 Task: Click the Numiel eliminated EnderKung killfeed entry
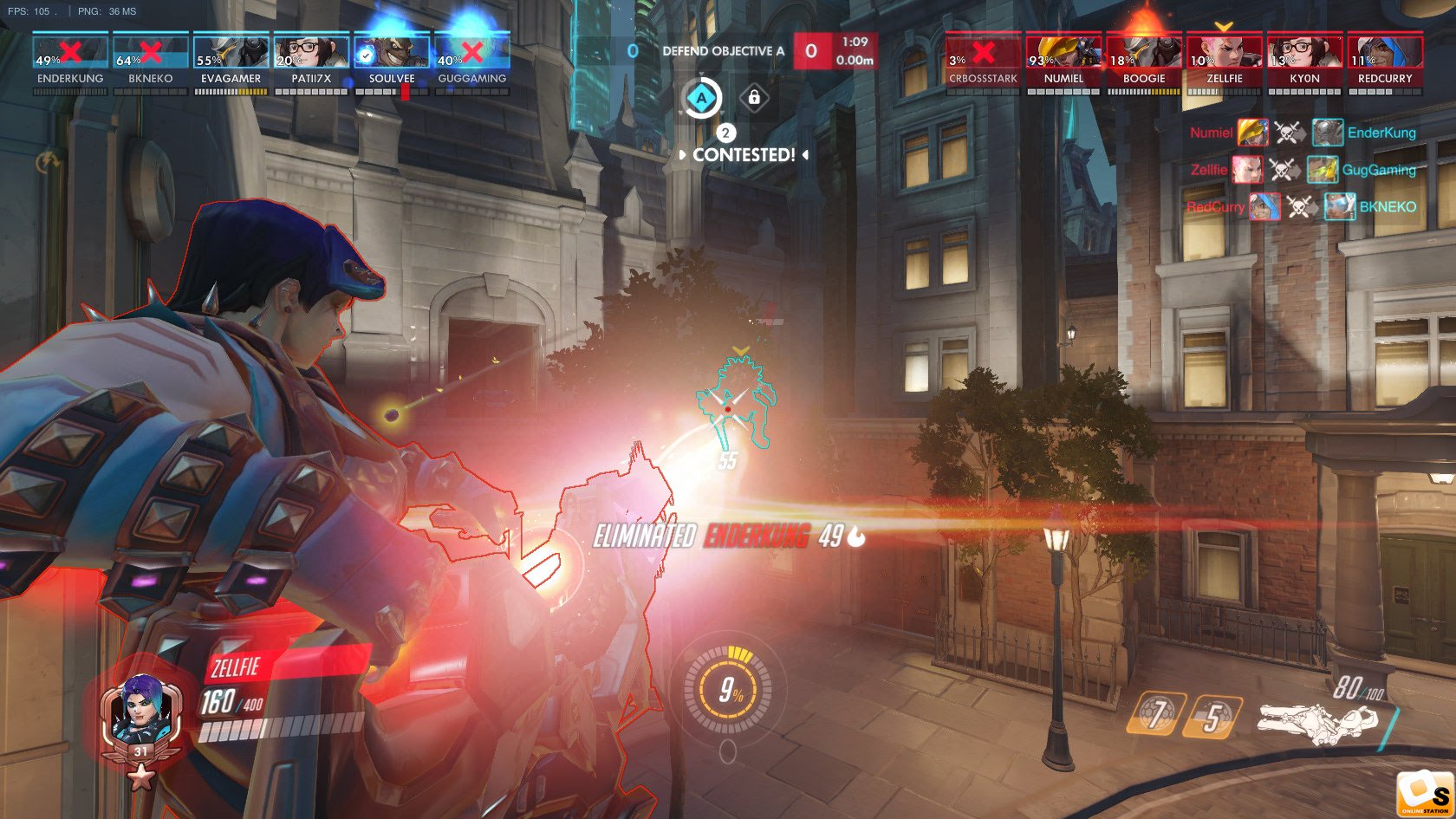[1302, 133]
